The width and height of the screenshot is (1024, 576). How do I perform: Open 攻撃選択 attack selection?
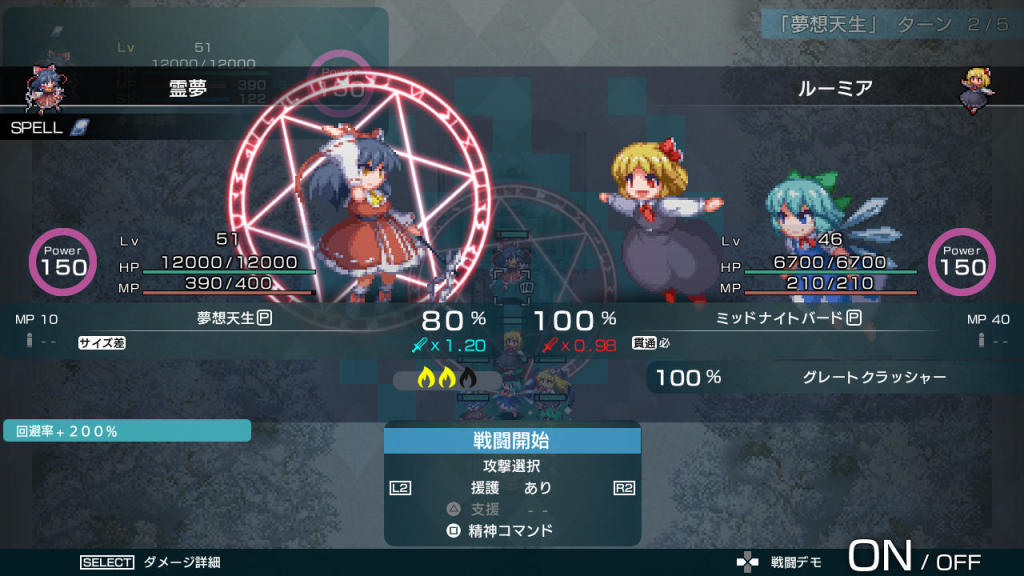point(512,466)
